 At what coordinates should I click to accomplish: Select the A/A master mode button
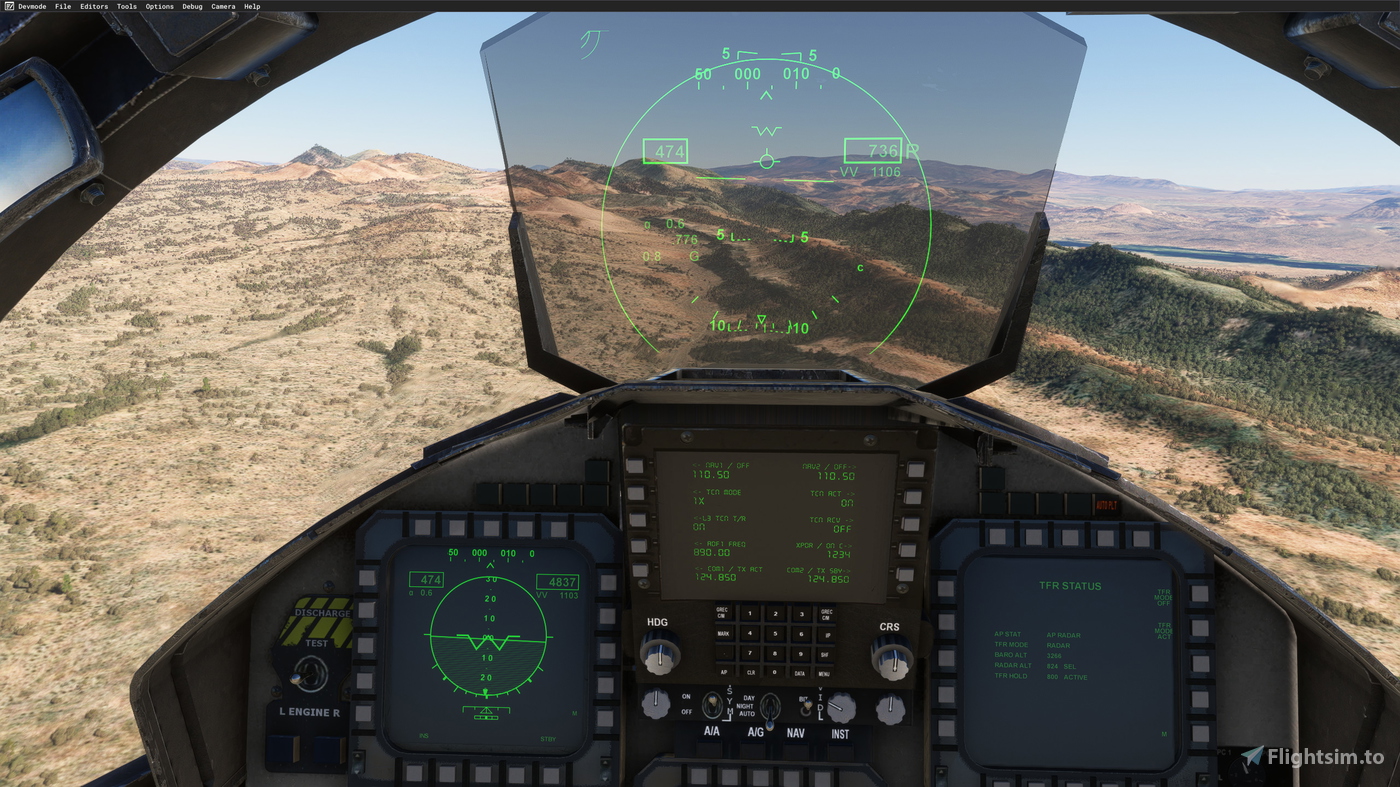click(711, 747)
